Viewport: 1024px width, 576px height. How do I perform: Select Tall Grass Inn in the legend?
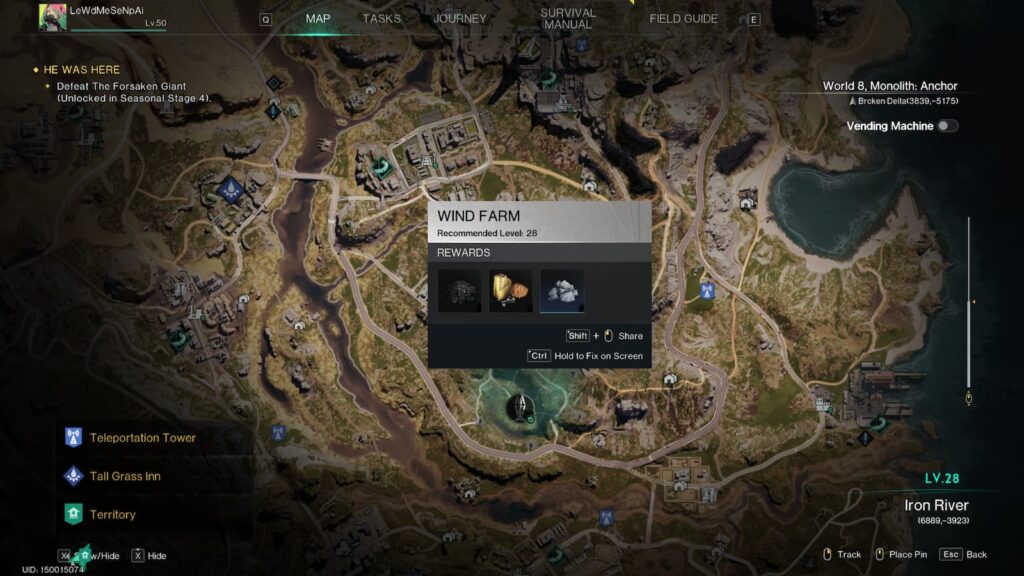tap(124, 476)
